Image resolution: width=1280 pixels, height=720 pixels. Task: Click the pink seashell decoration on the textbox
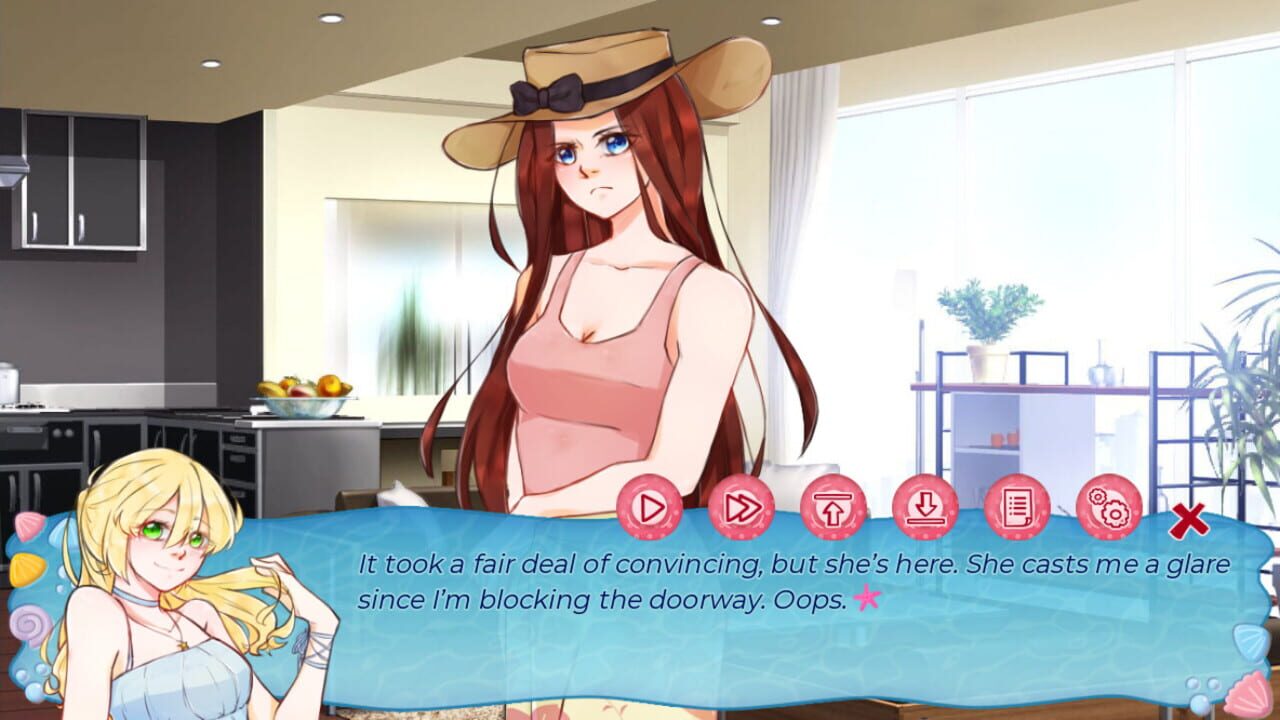point(28,528)
